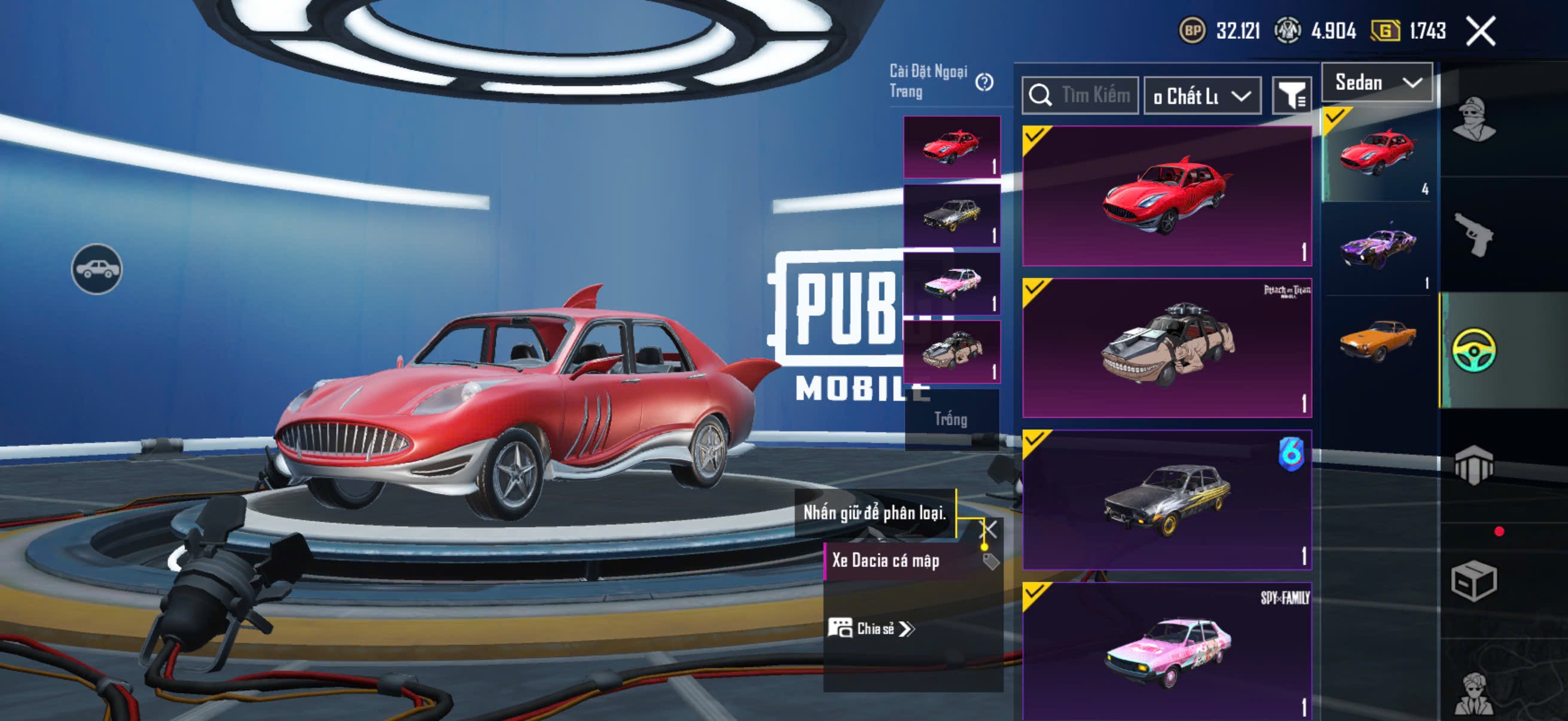
Task: Select the black and yellow striped Dacia skin
Action: pos(1166,500)
